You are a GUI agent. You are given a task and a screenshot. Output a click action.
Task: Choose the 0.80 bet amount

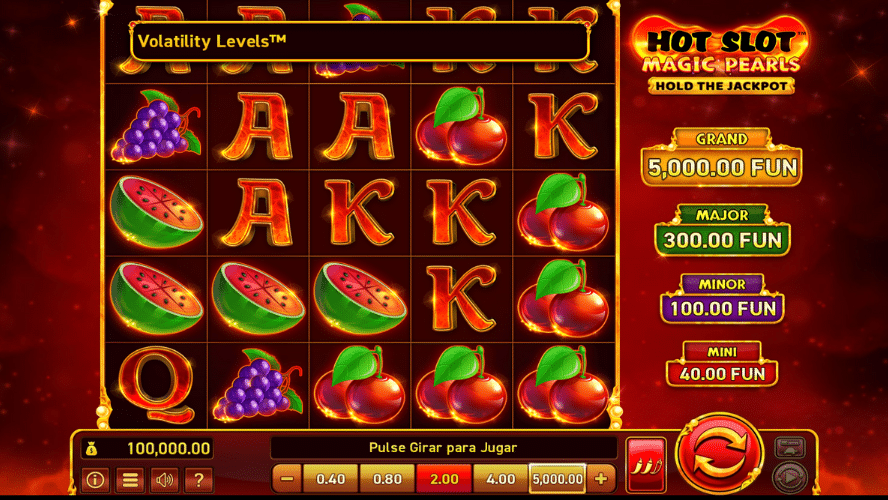pos(387,479)
